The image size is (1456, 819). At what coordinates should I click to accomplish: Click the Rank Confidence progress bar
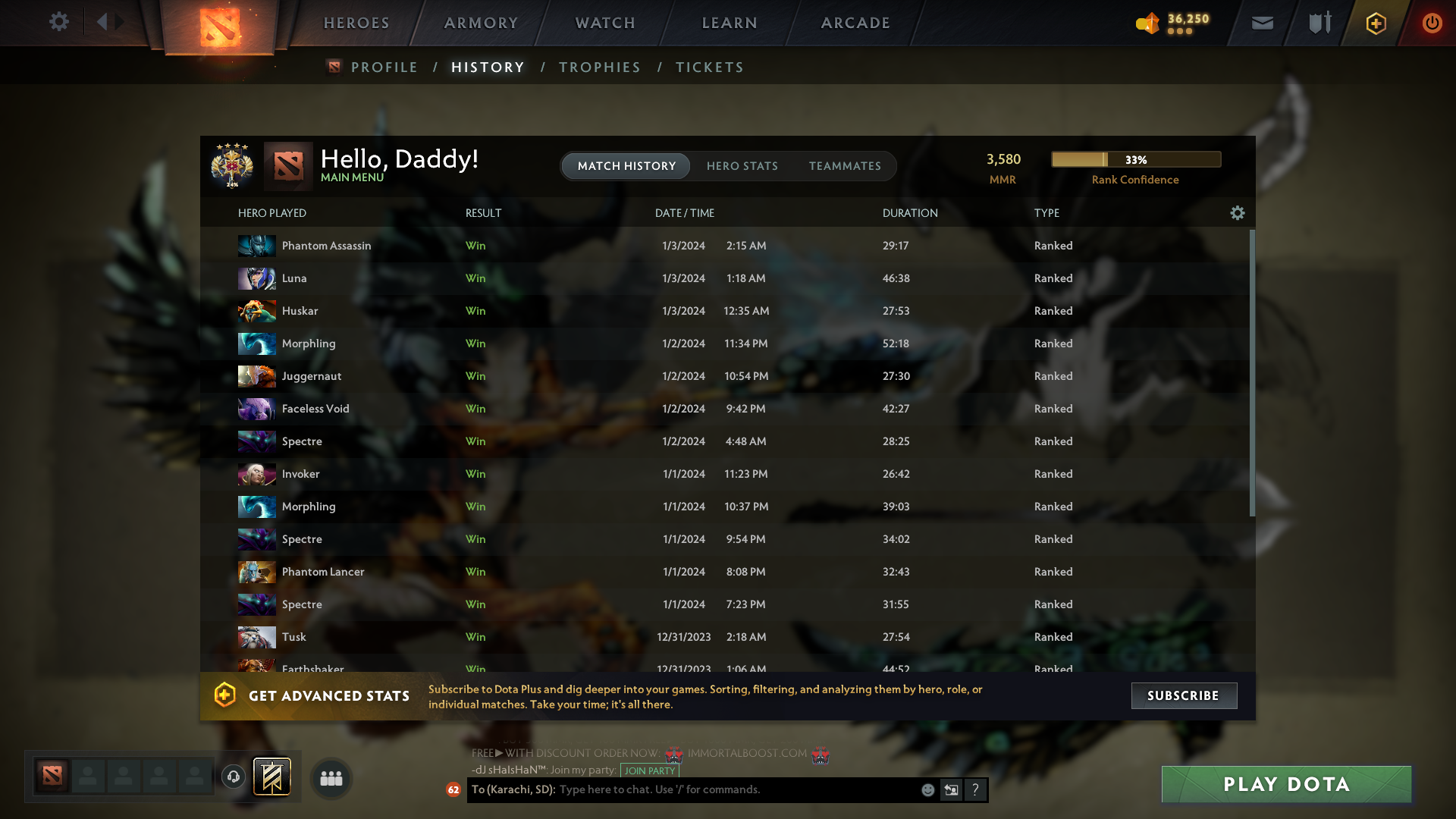pyautogui.click(x=1135, y=159)
